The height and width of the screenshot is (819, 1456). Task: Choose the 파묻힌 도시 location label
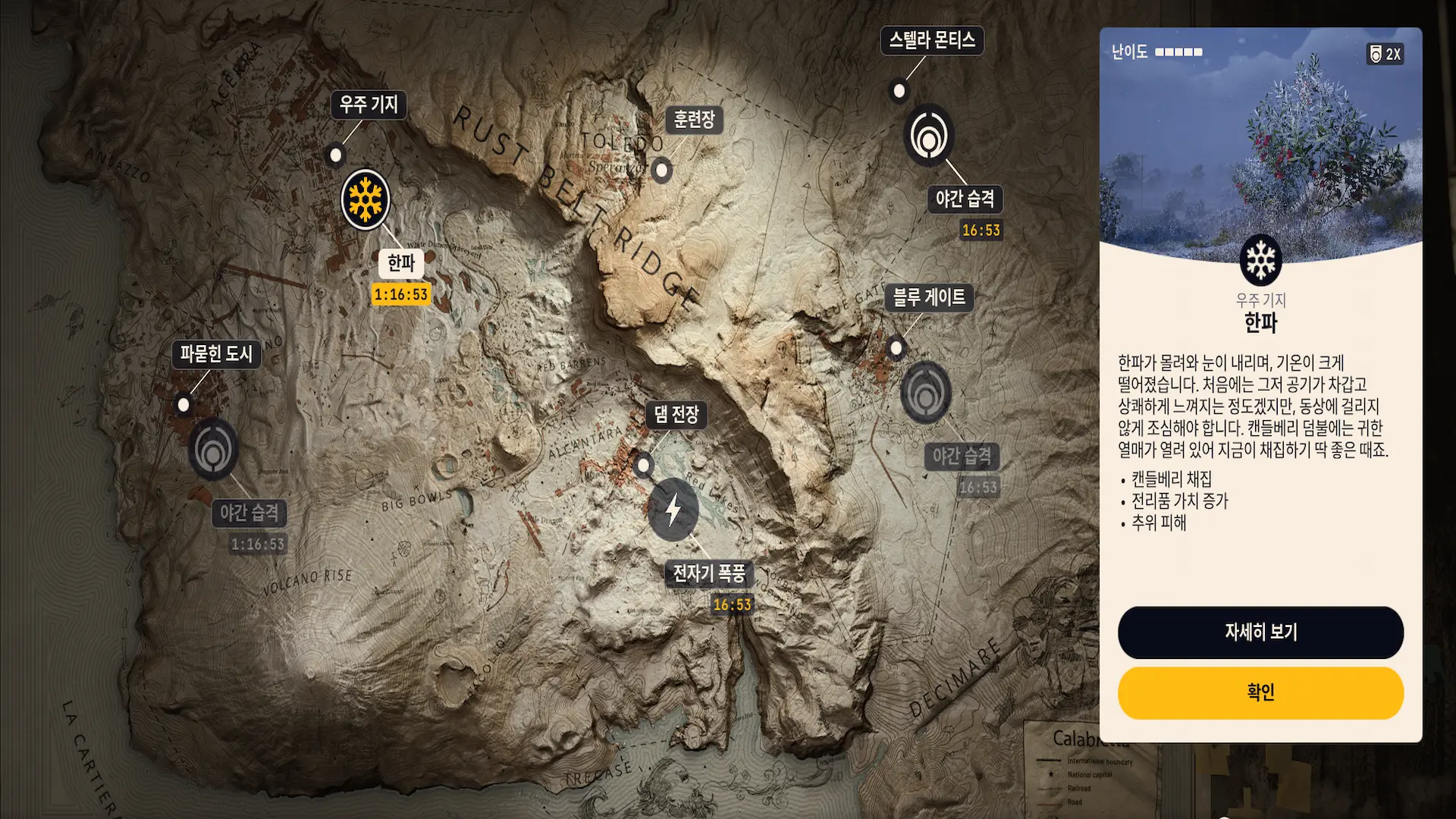(216, 353)
